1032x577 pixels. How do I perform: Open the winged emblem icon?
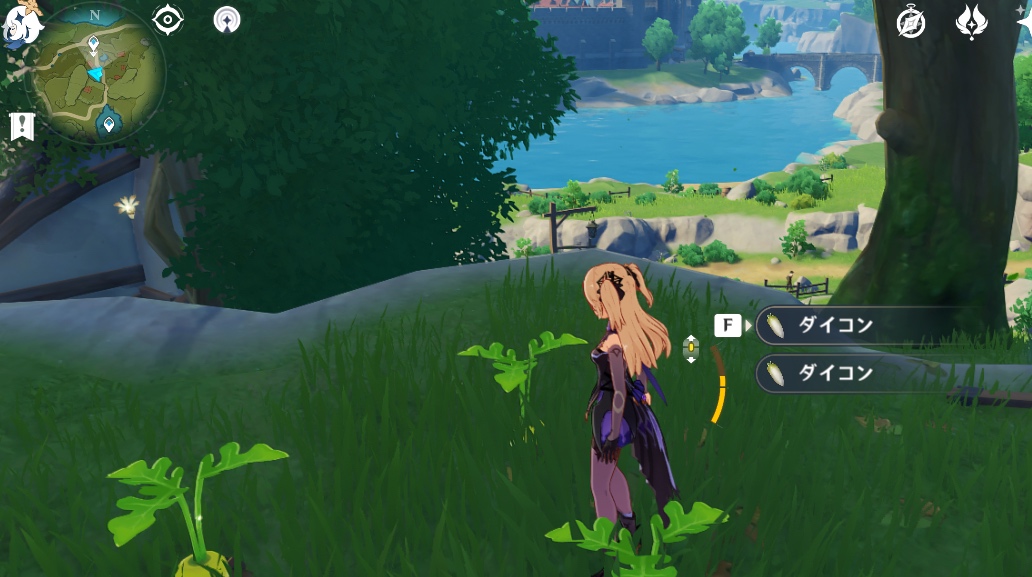point(971,22)
